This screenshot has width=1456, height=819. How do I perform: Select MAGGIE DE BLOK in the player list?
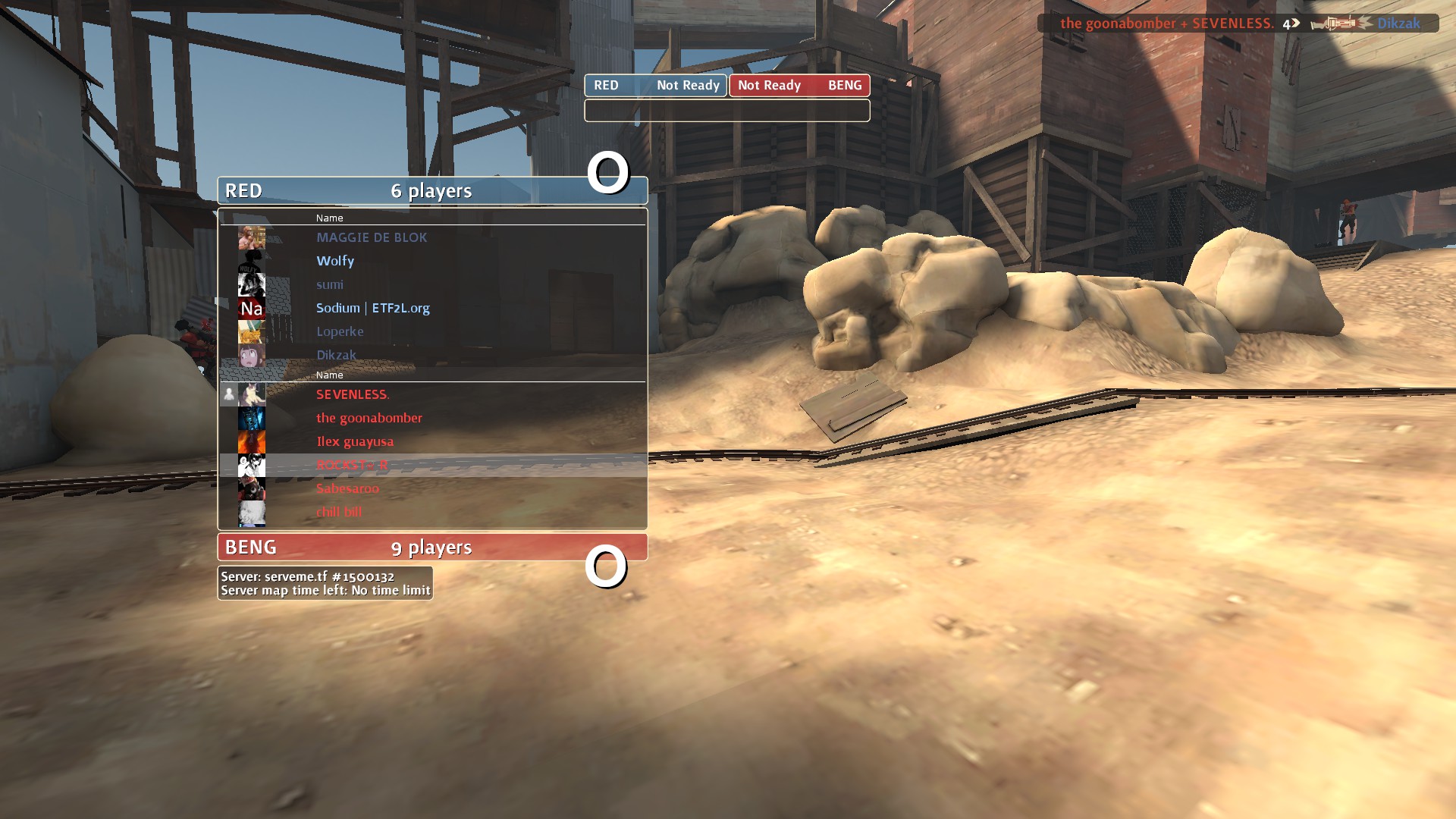point(372,237)
